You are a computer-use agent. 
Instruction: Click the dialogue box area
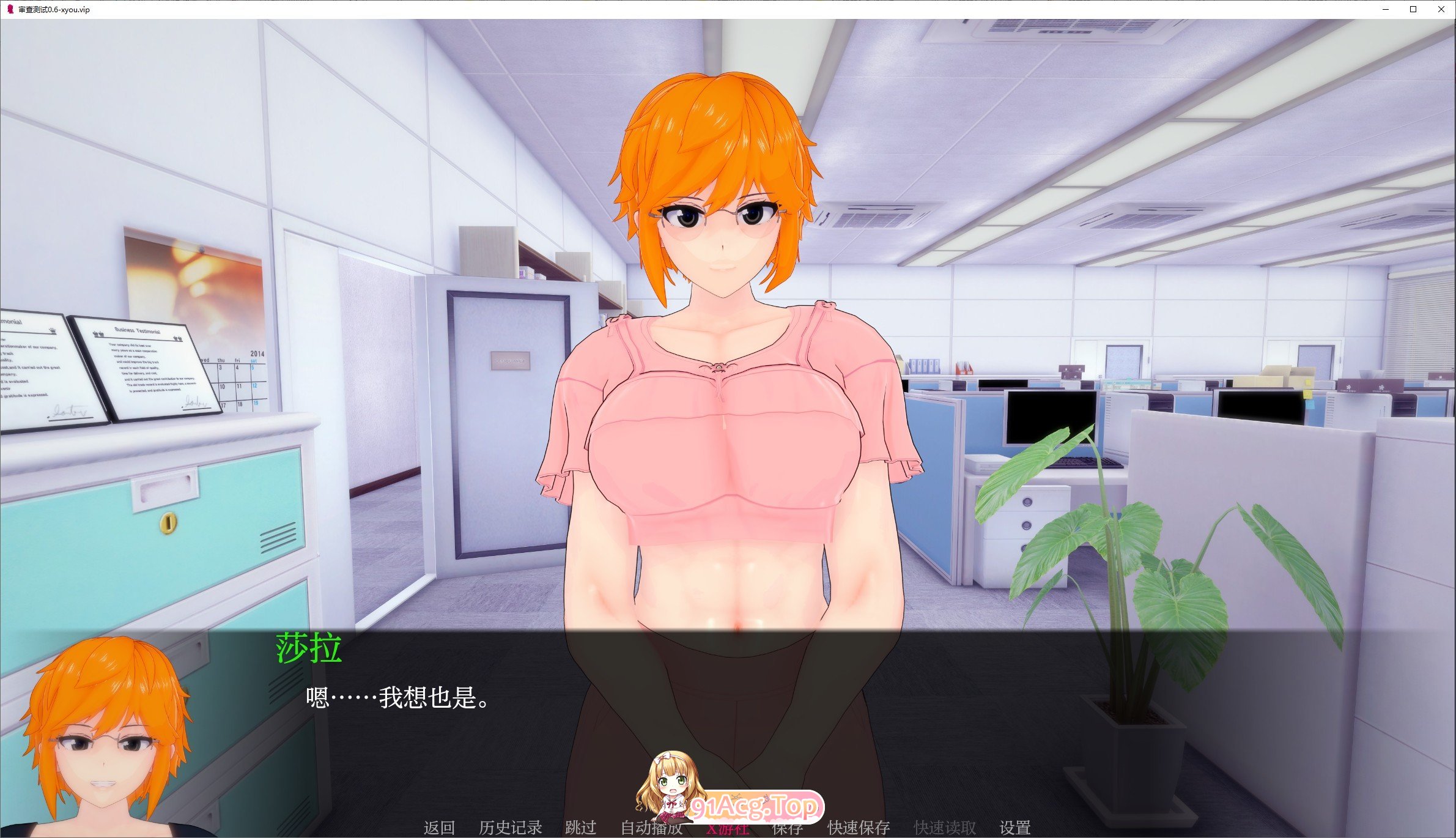click(728, 703)
